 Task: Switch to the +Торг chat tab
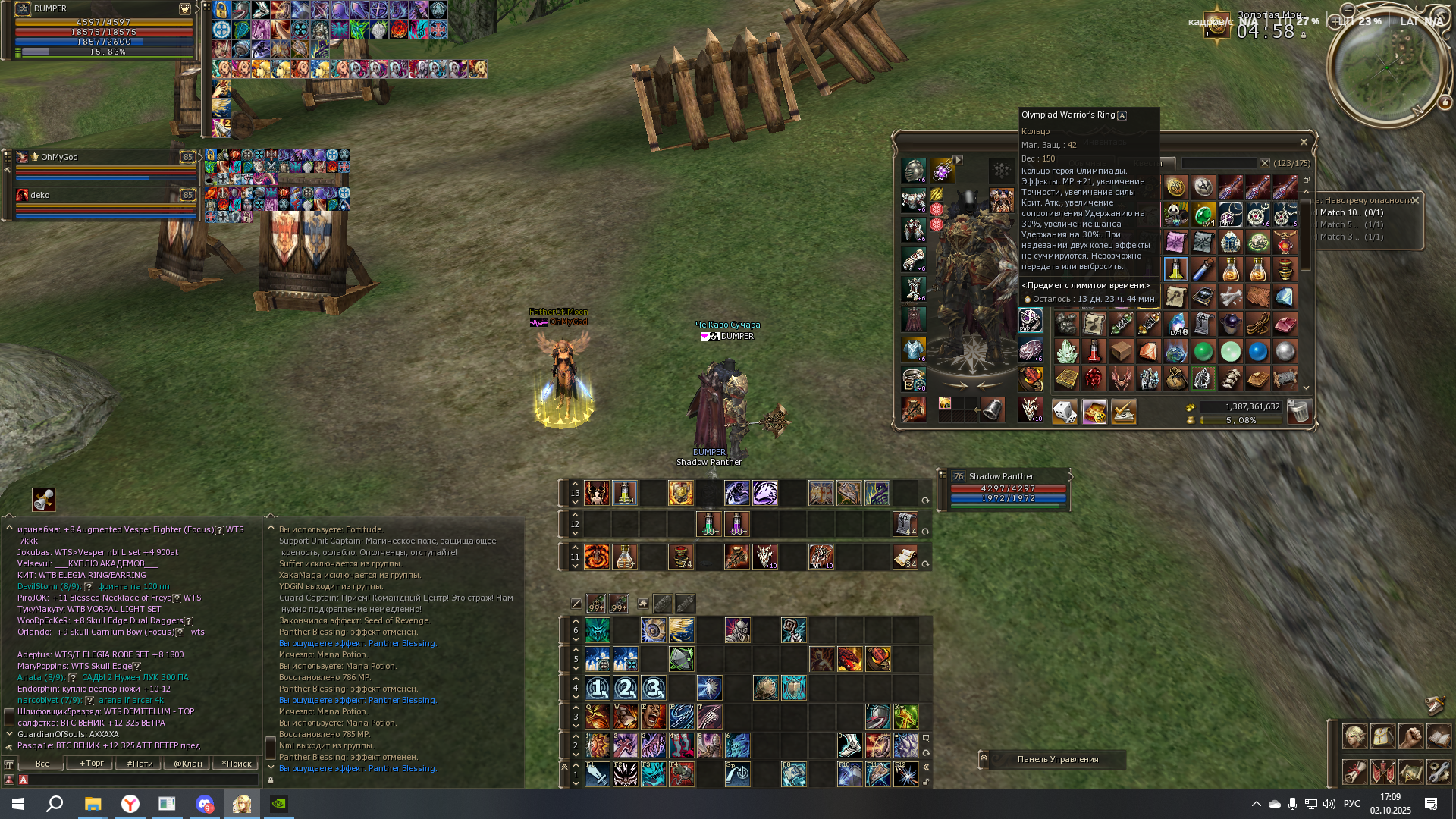[x=89, y=764]
